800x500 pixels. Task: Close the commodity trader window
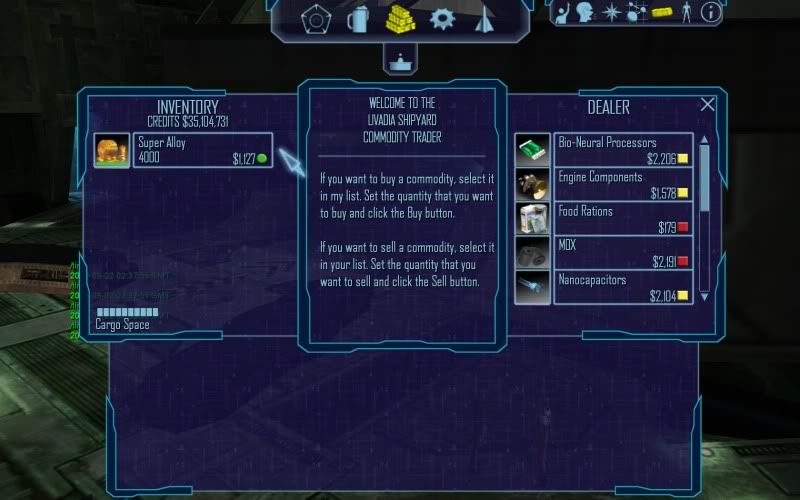708,104
